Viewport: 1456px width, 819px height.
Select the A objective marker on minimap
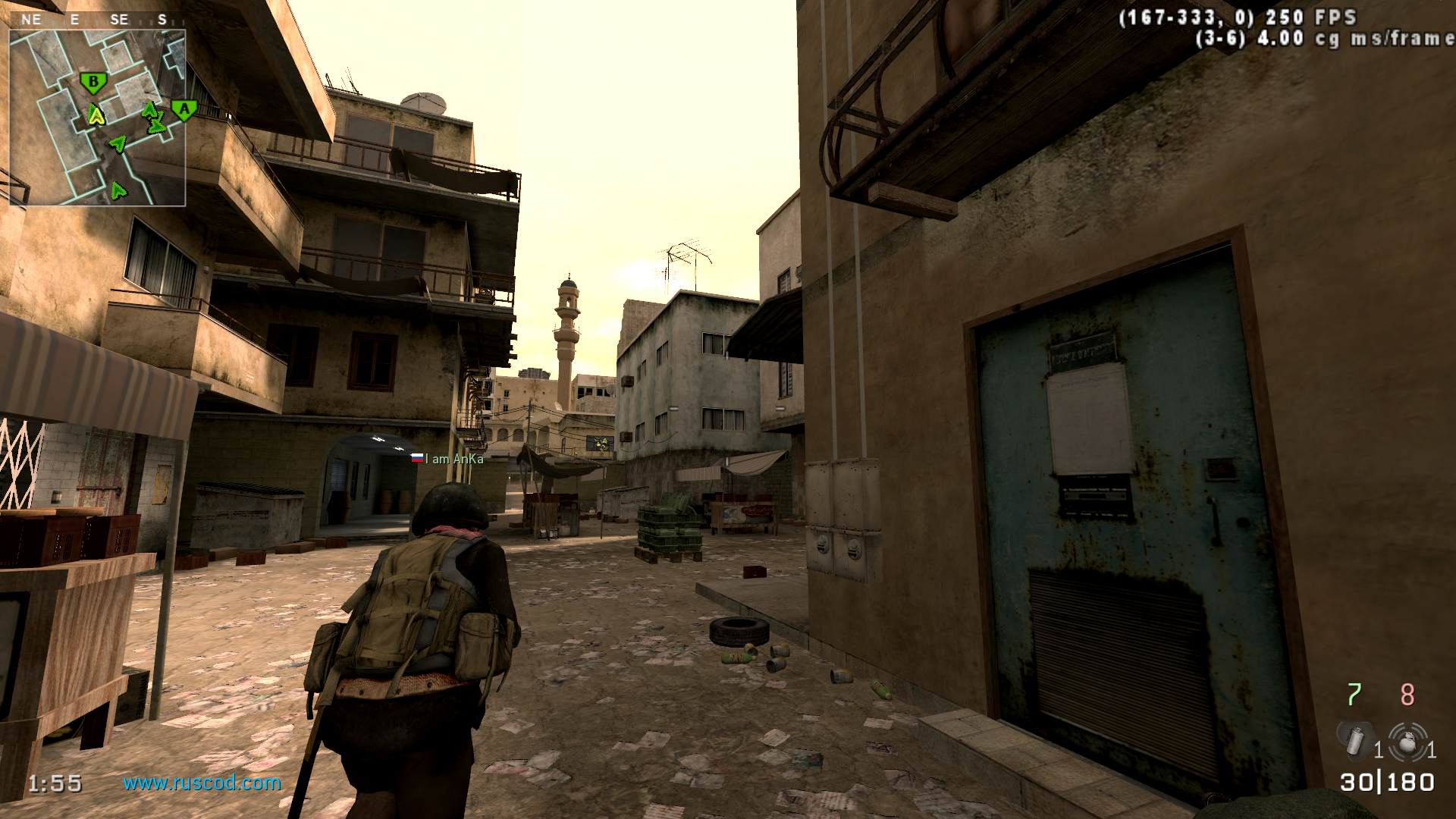(184, 109)
